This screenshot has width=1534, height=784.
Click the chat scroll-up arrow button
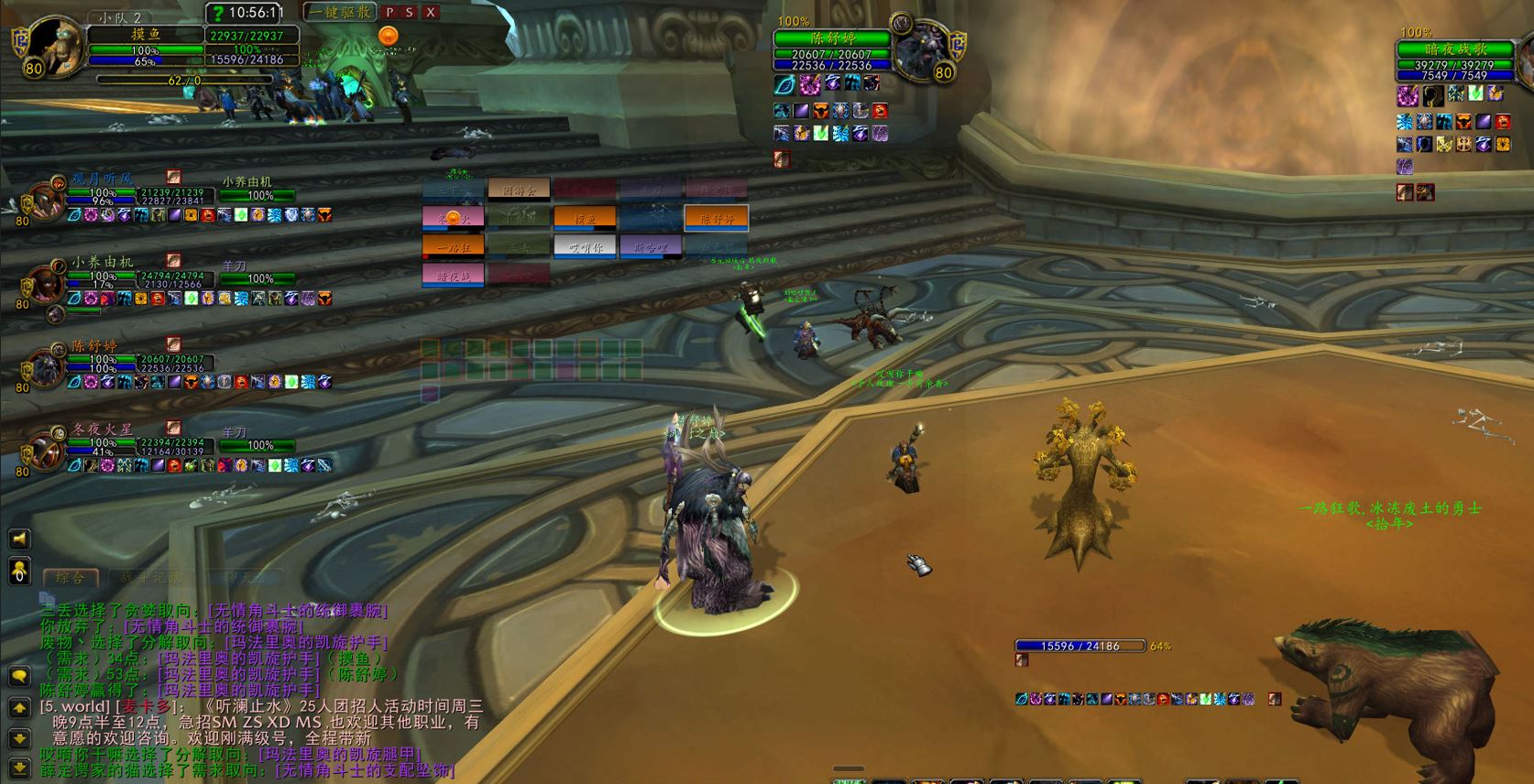tap(19, 707)
